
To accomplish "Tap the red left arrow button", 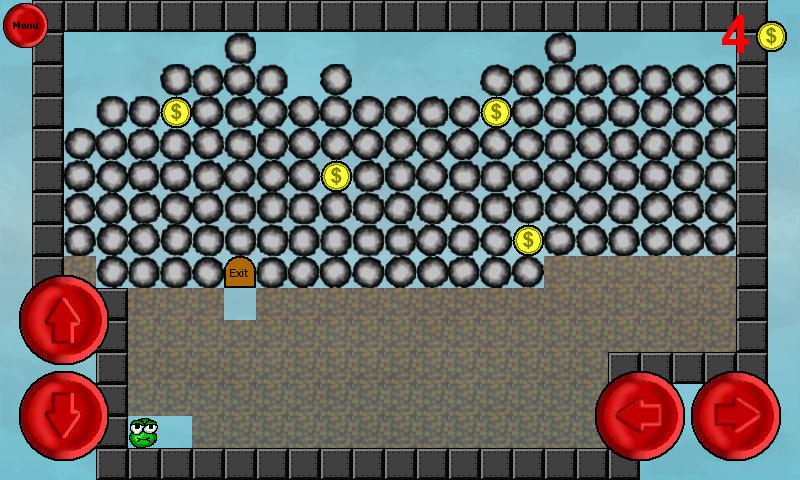I will [640, 416].
